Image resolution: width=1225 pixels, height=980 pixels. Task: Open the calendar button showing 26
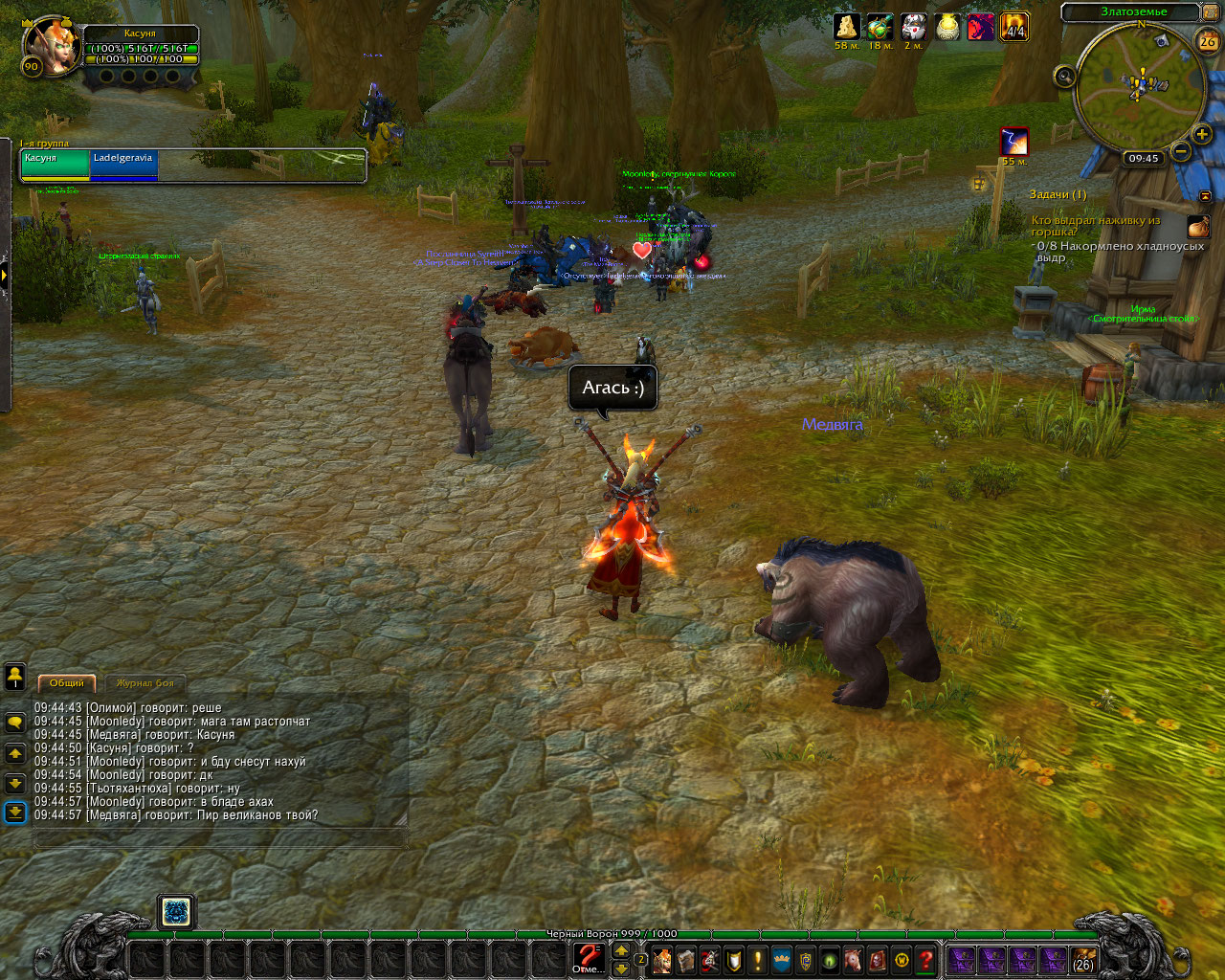1208,41
